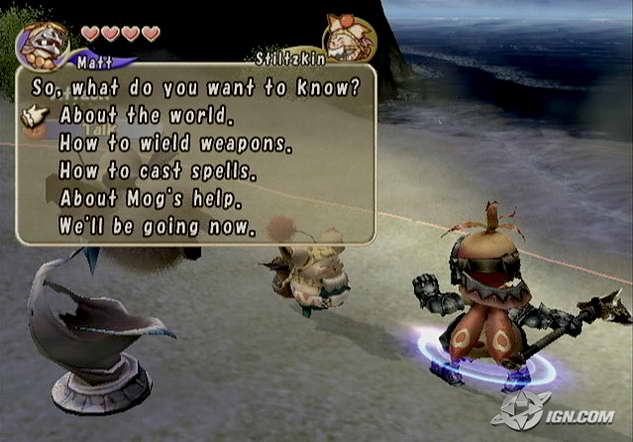
Task: Pick the 'How to cast spells.' topic
Action: [157, 172]
